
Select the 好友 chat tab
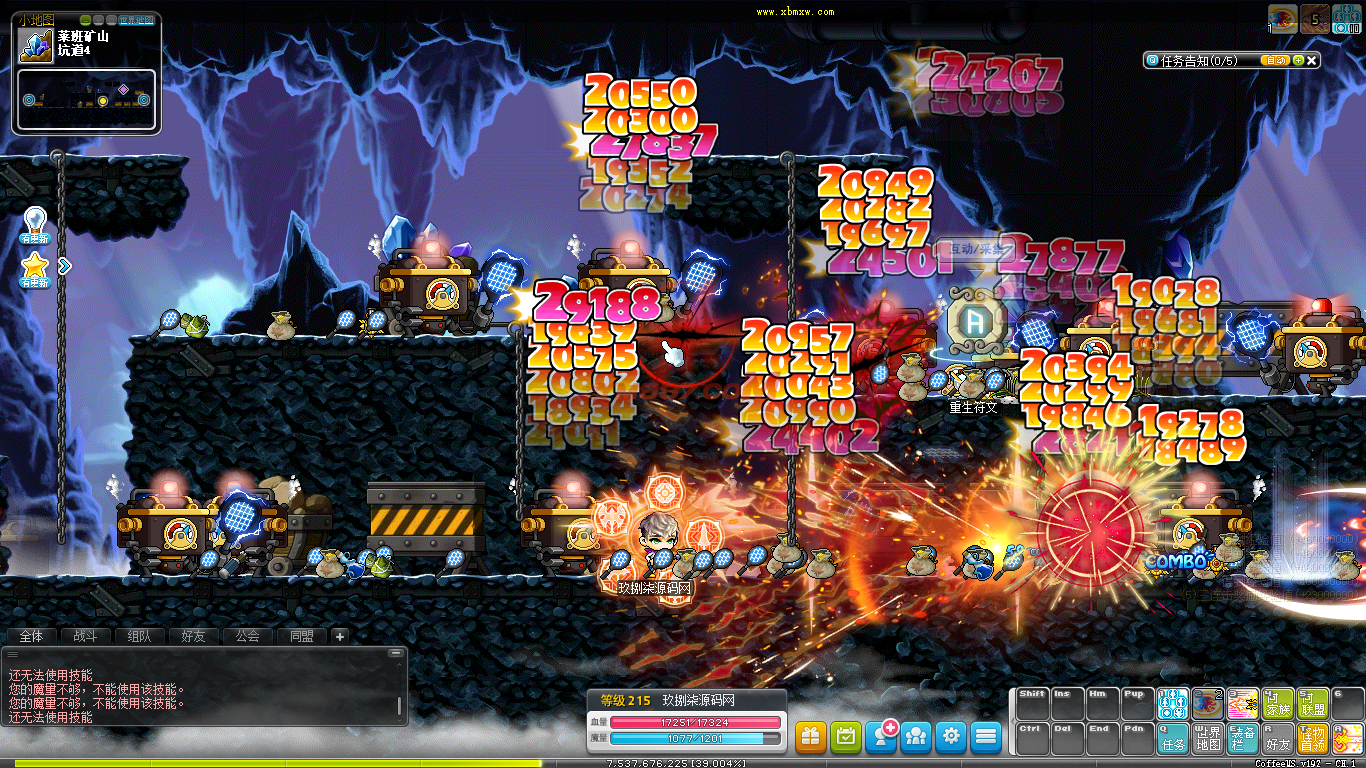pyautogui.click(x=193, y=636)
